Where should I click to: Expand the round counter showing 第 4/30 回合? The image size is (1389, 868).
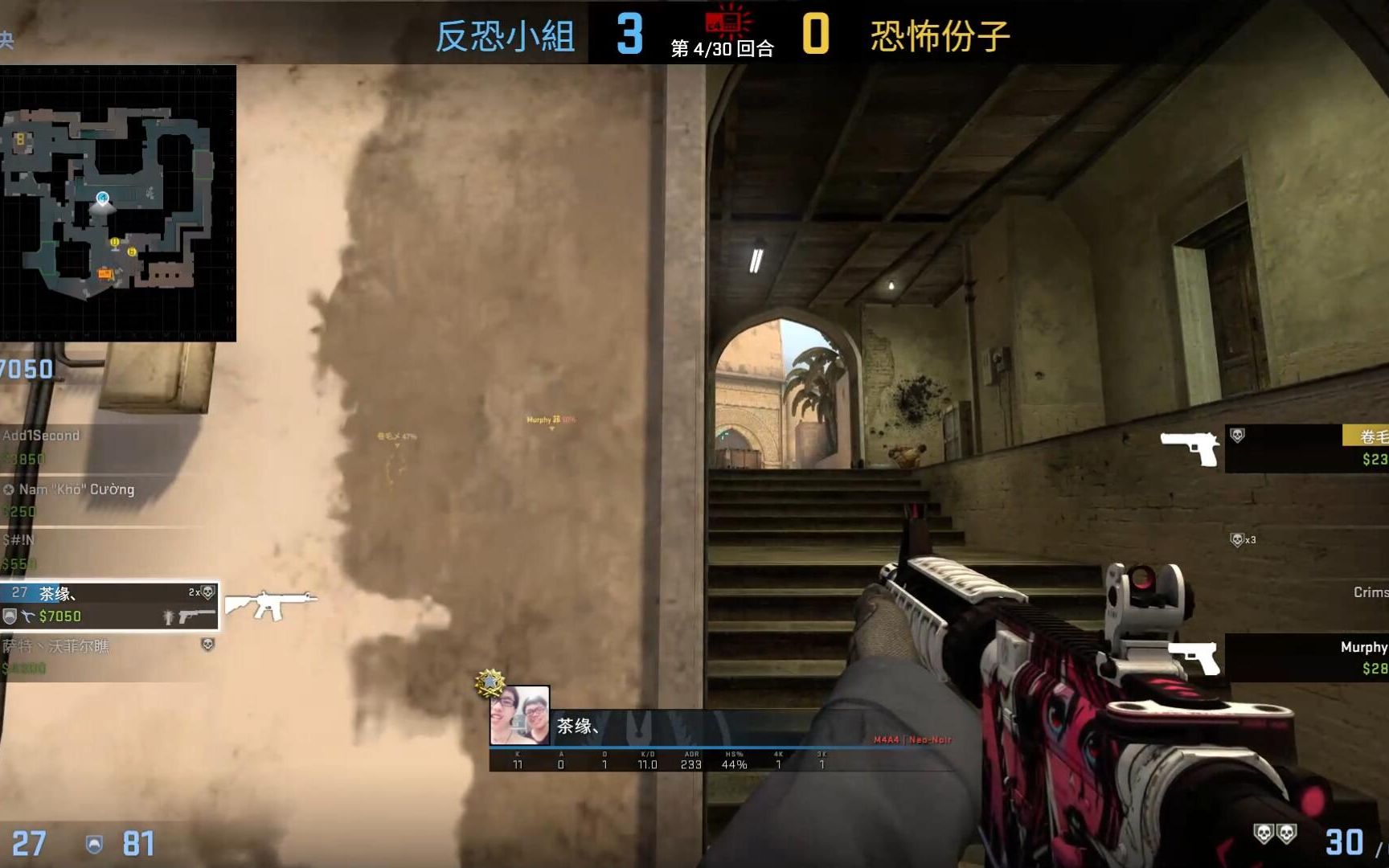[720, 48]
